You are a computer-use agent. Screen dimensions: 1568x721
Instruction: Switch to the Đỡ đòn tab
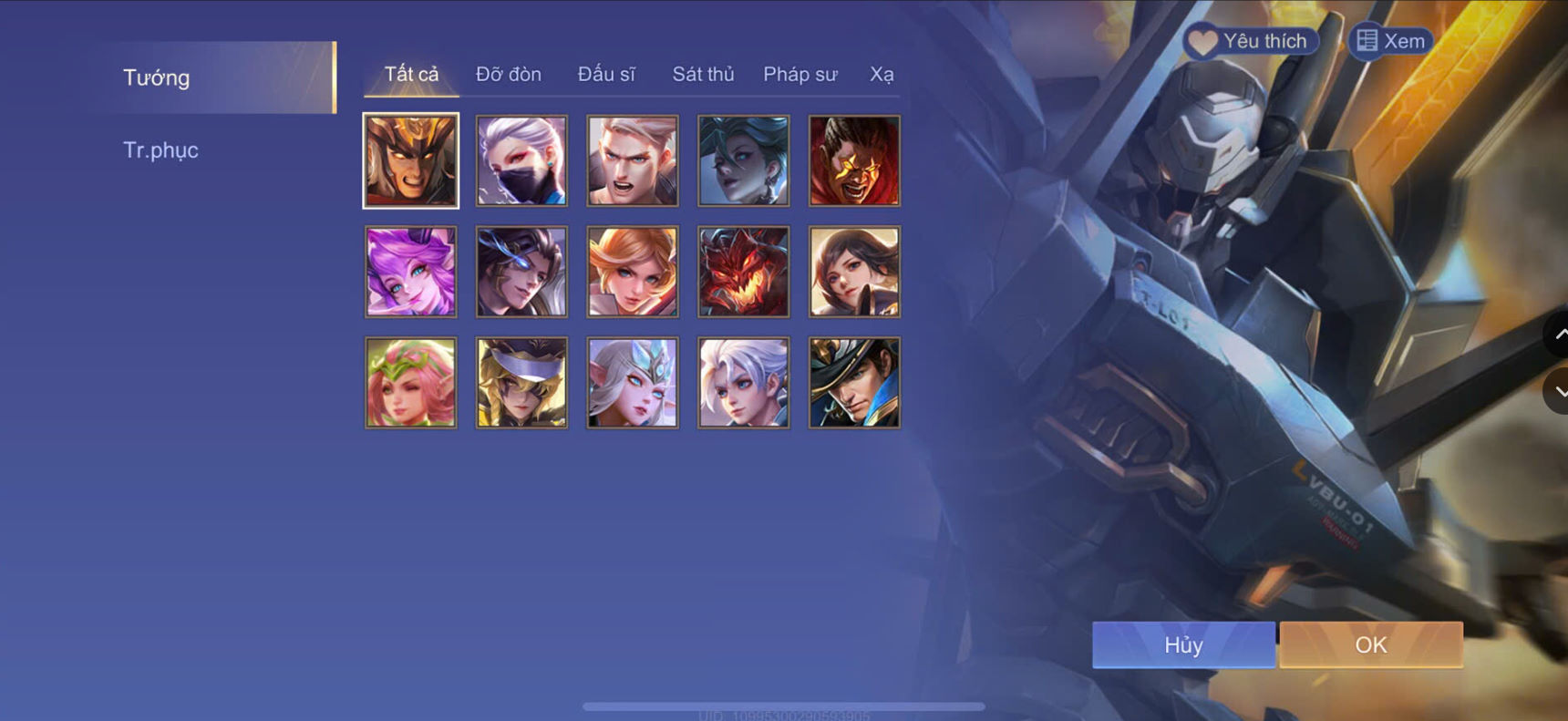pyautogui.click(x=507, y=75)
